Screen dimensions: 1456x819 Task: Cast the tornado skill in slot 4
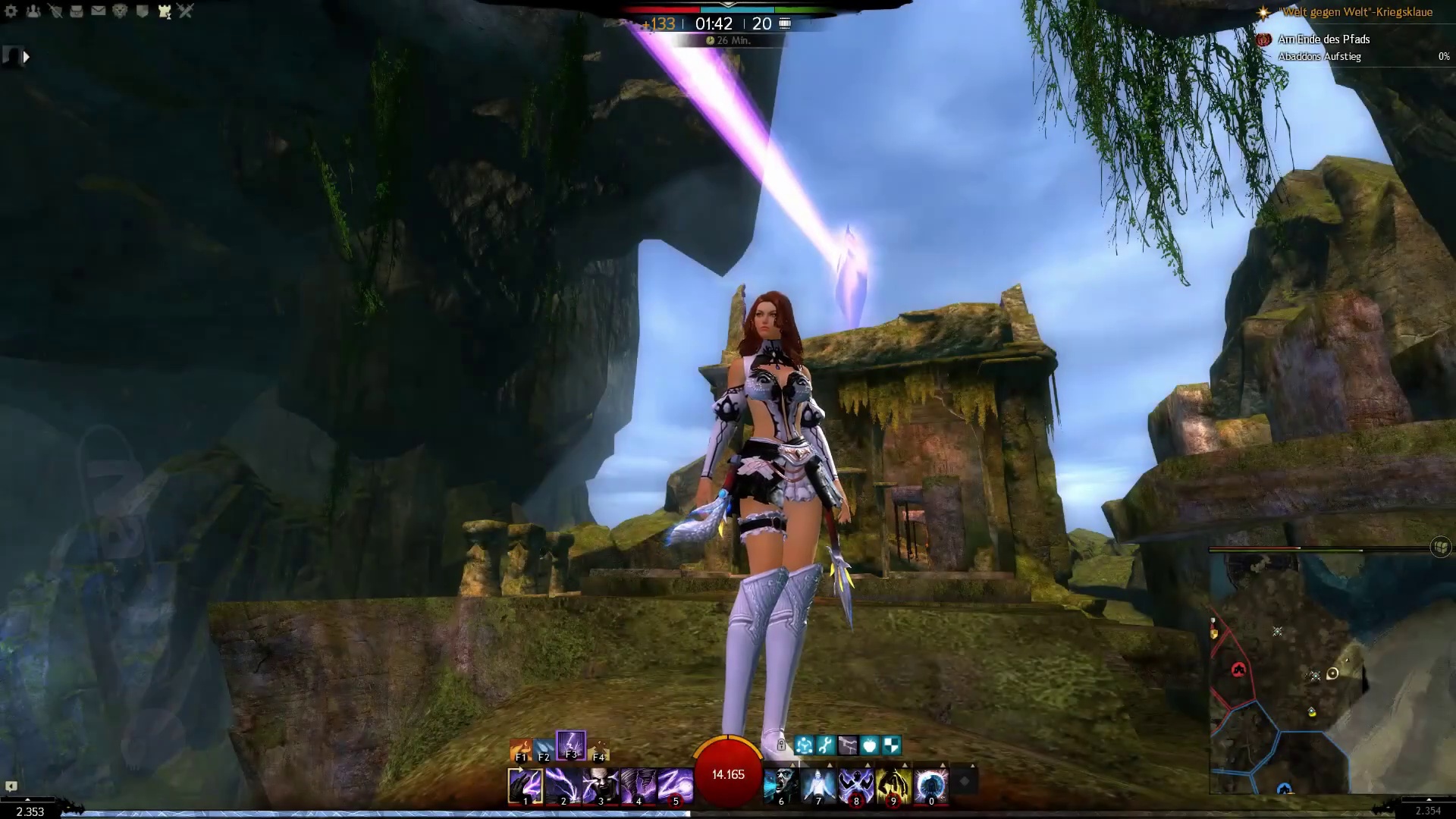click(638, 786)
